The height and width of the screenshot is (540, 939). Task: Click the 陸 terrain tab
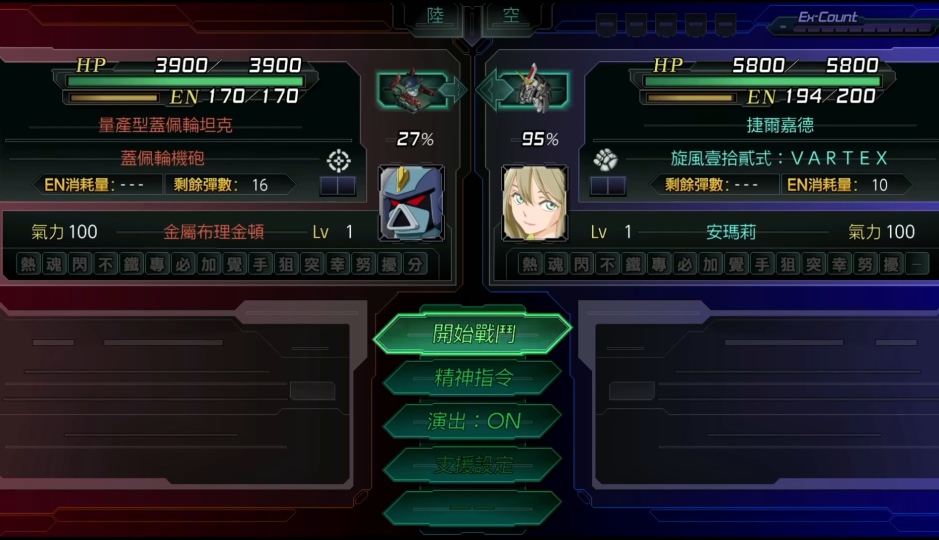coord(434,17)
